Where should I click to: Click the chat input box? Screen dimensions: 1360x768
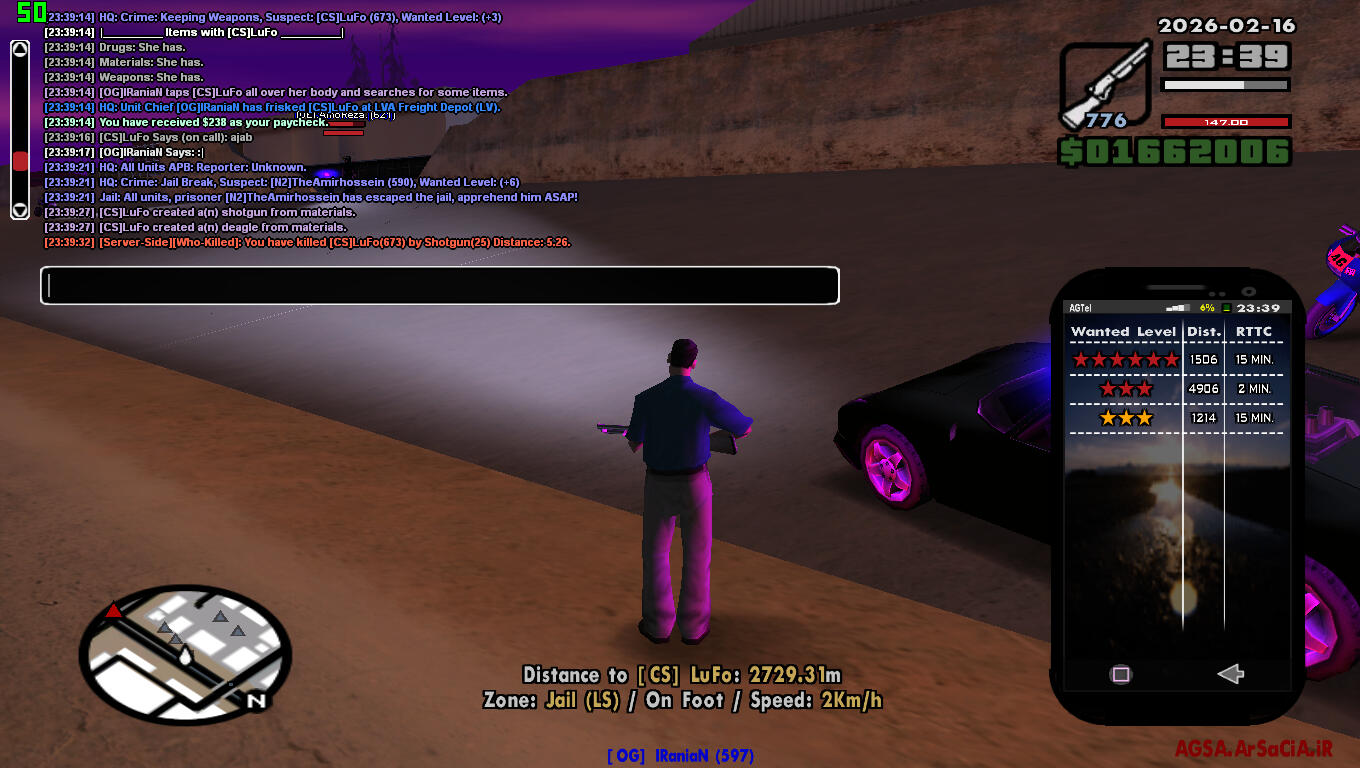440,286
